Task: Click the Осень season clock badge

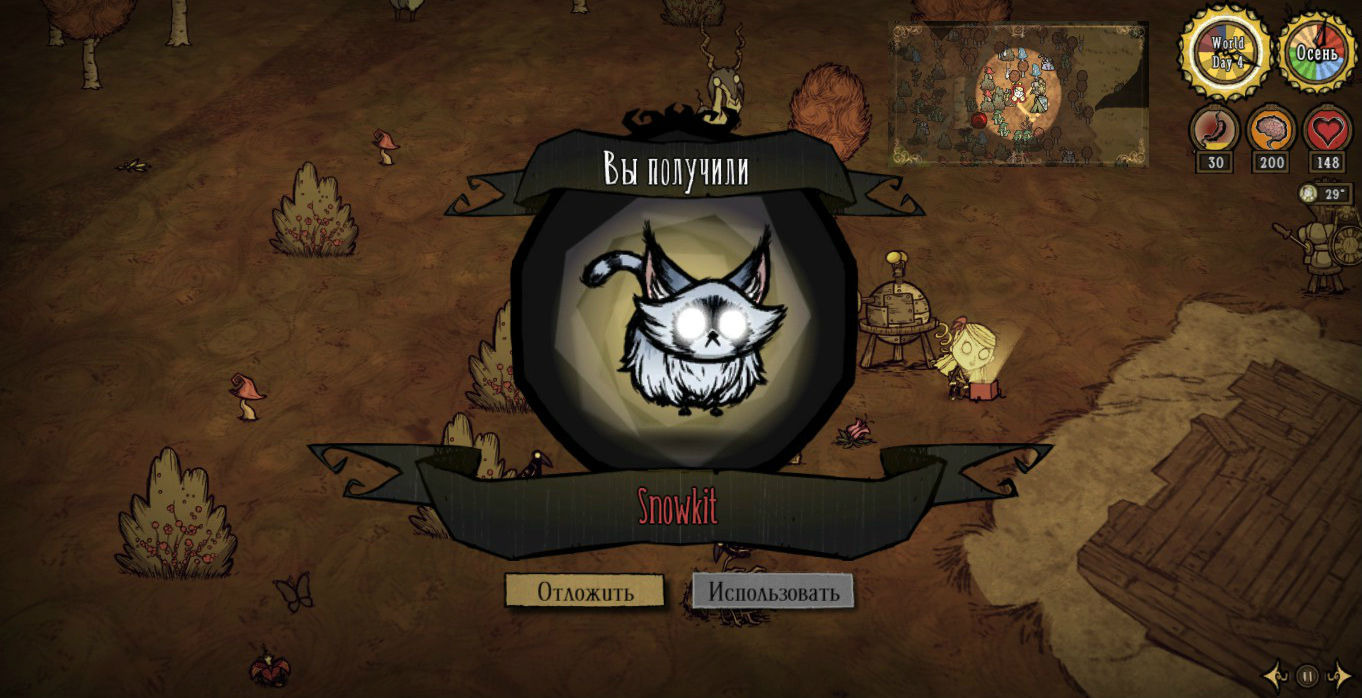Action: (x=1317, y=53)
